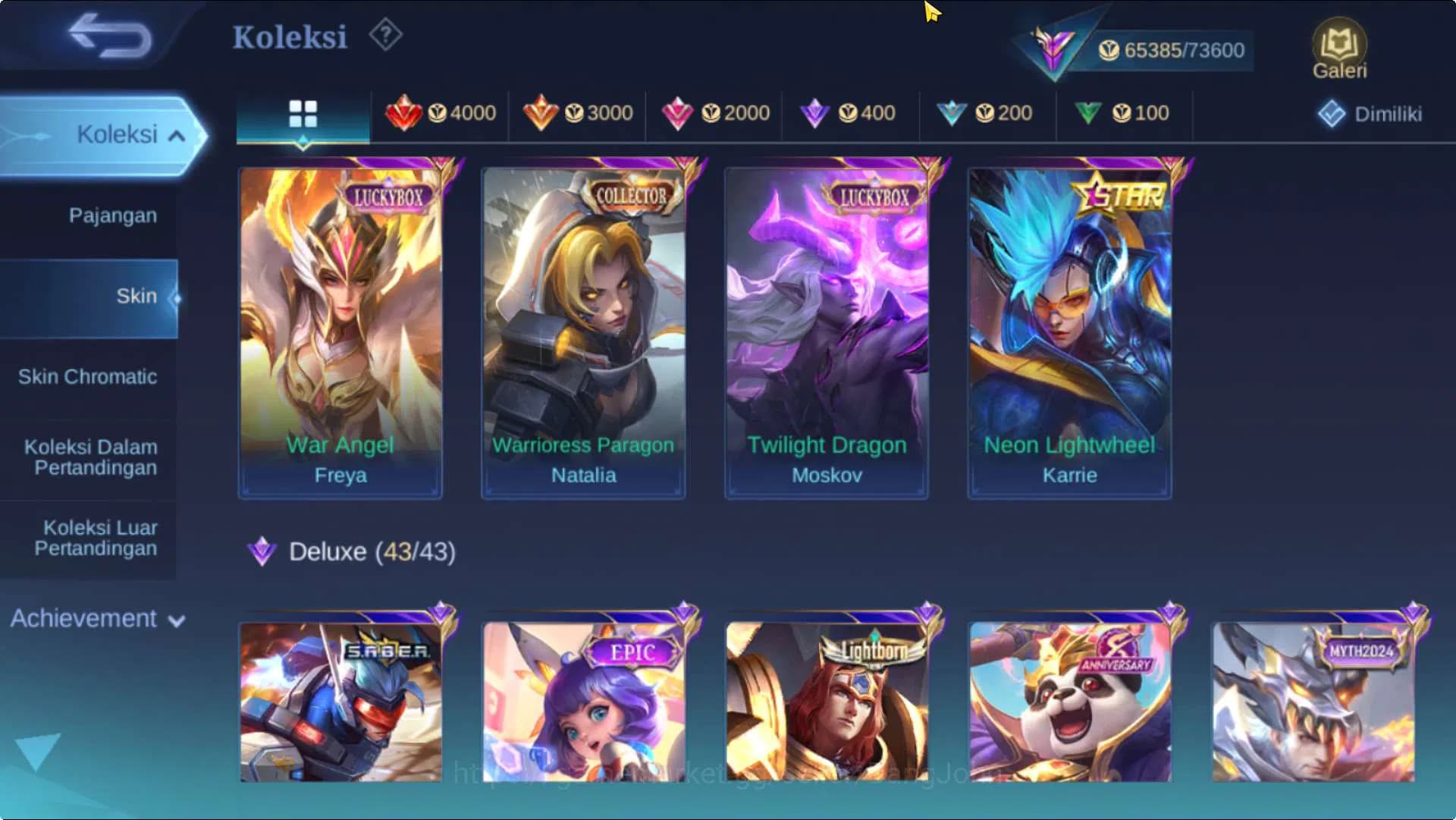Open the grid view filter icon

pos(303,114)
